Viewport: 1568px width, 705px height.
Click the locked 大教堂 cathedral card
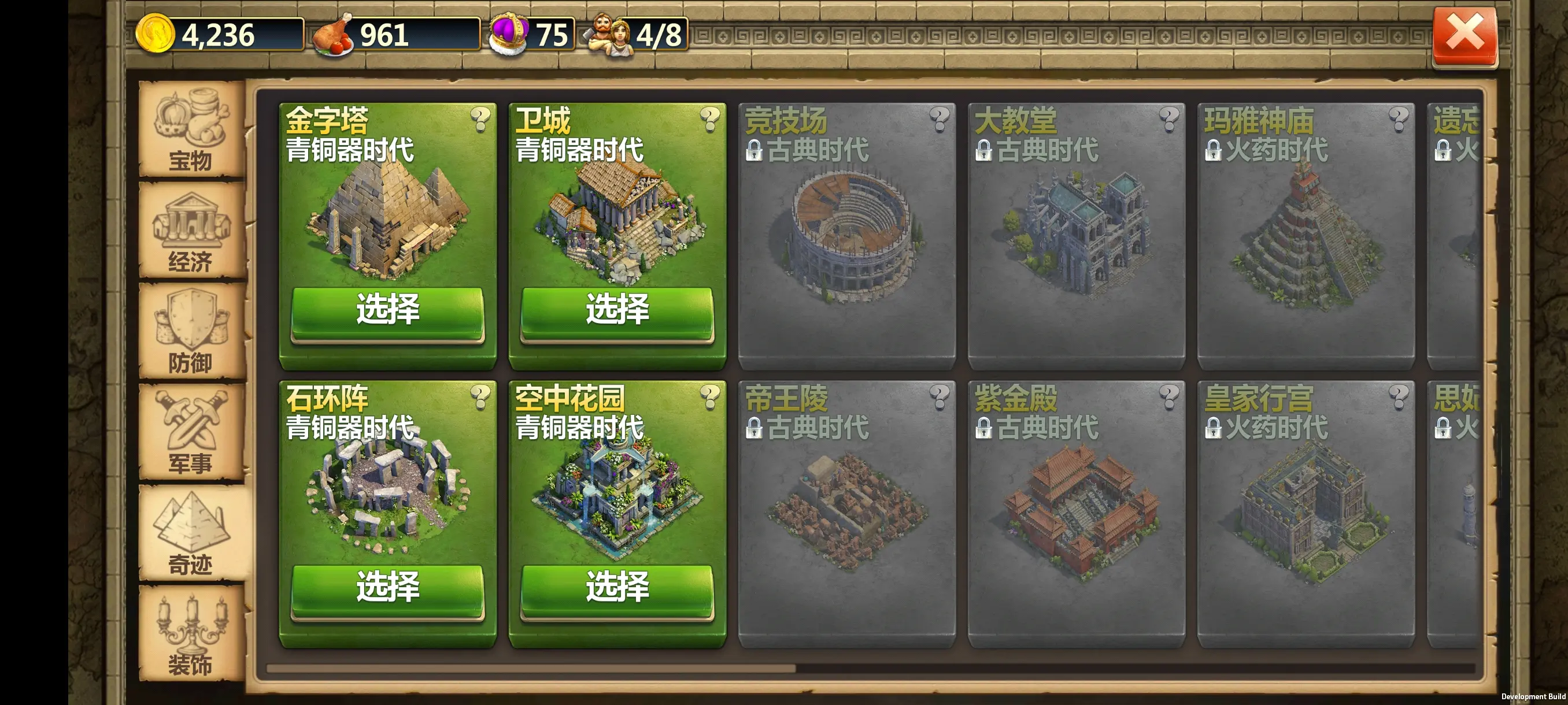(1076, 238)
